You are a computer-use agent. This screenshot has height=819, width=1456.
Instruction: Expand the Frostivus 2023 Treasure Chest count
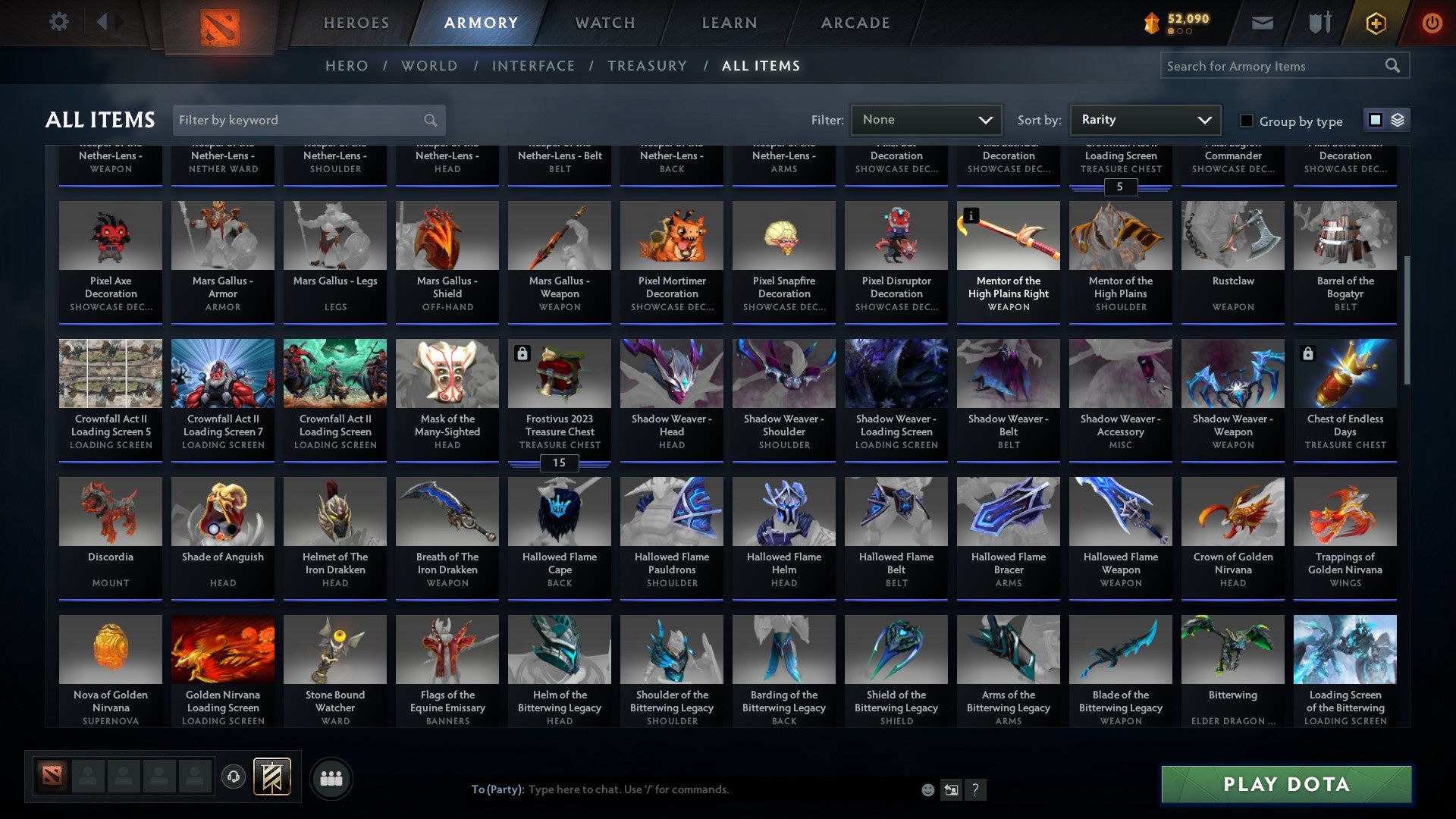[559, 463]
